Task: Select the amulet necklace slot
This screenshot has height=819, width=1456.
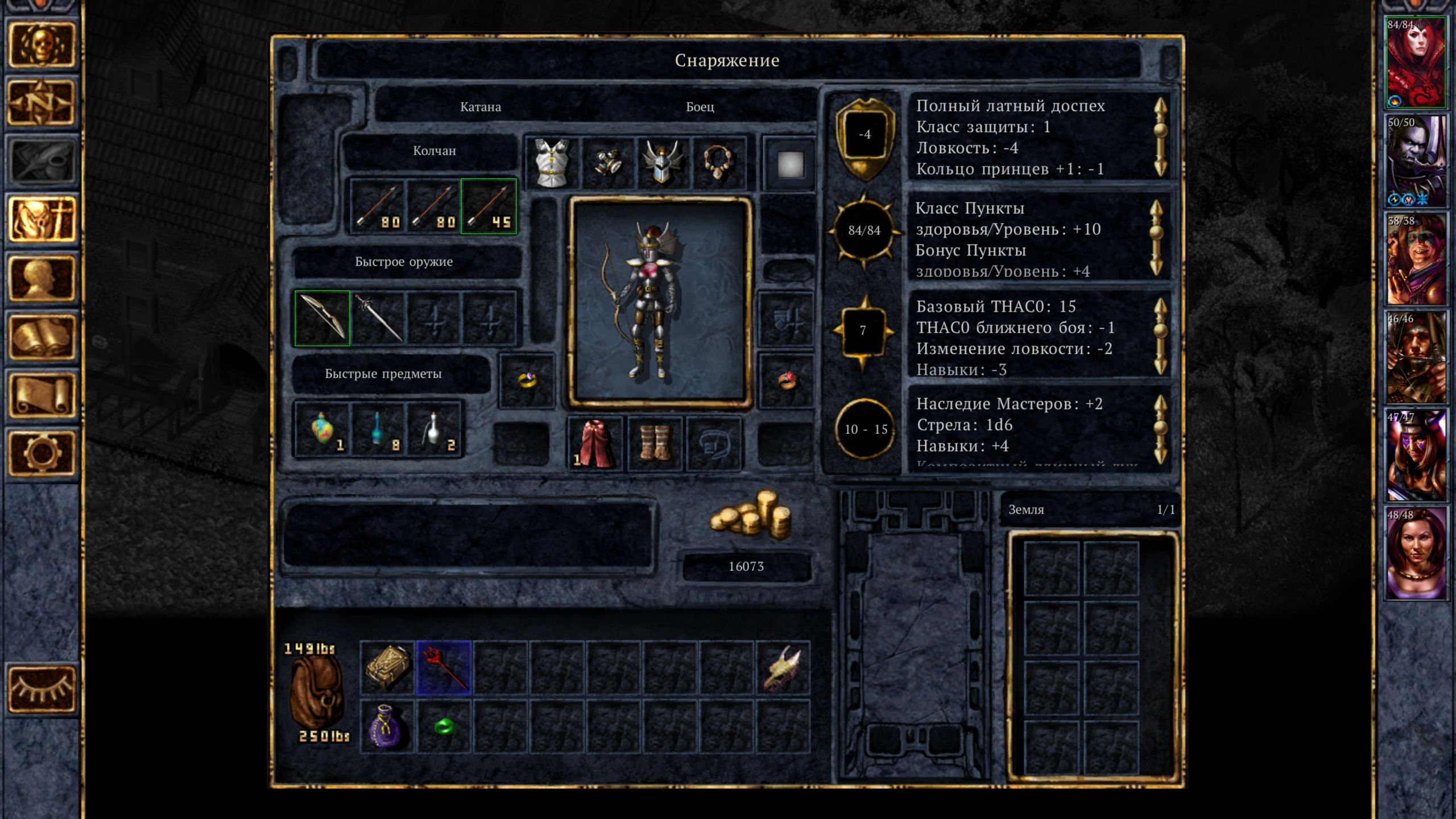Action: pyautogui.click(x=718, y=163)
